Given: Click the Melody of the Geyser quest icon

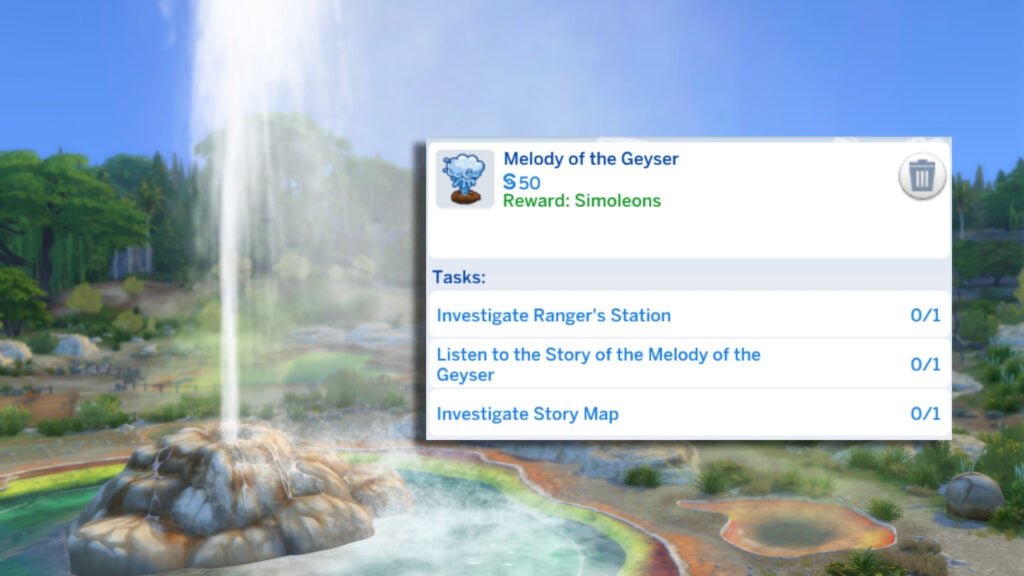Looking at the screenshot, I should [x=465, y=179].
